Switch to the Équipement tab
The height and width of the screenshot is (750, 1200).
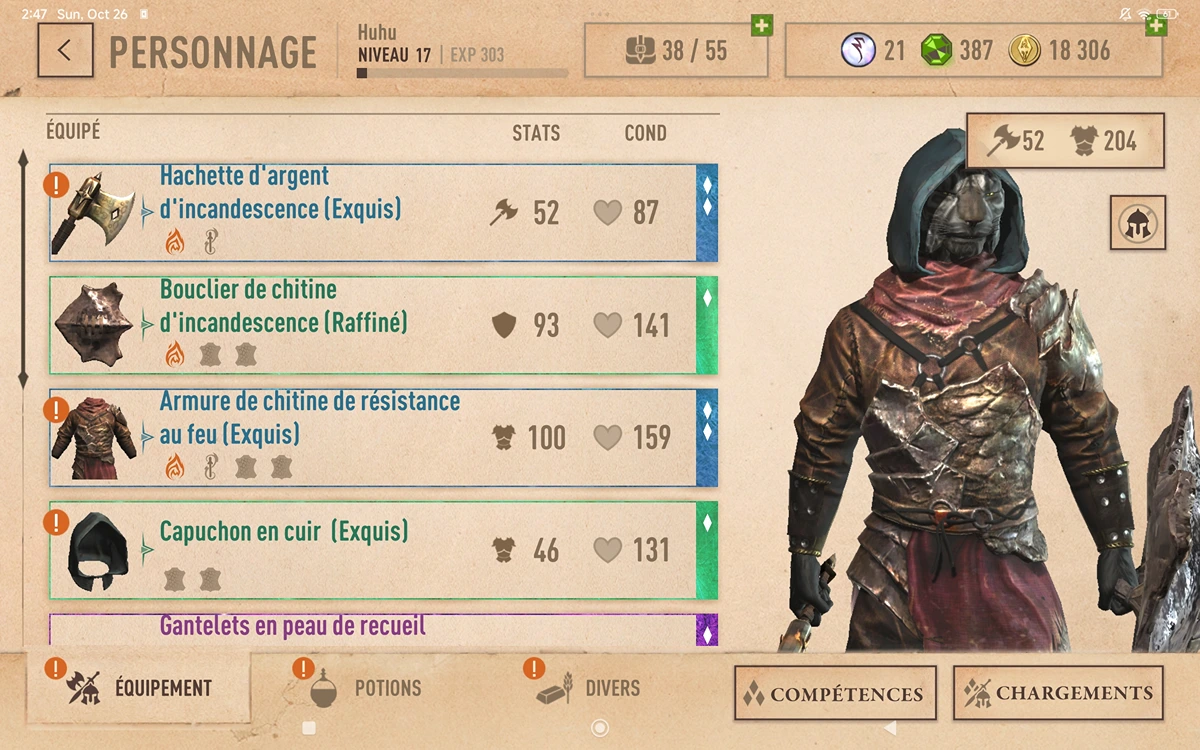point(140,688)
